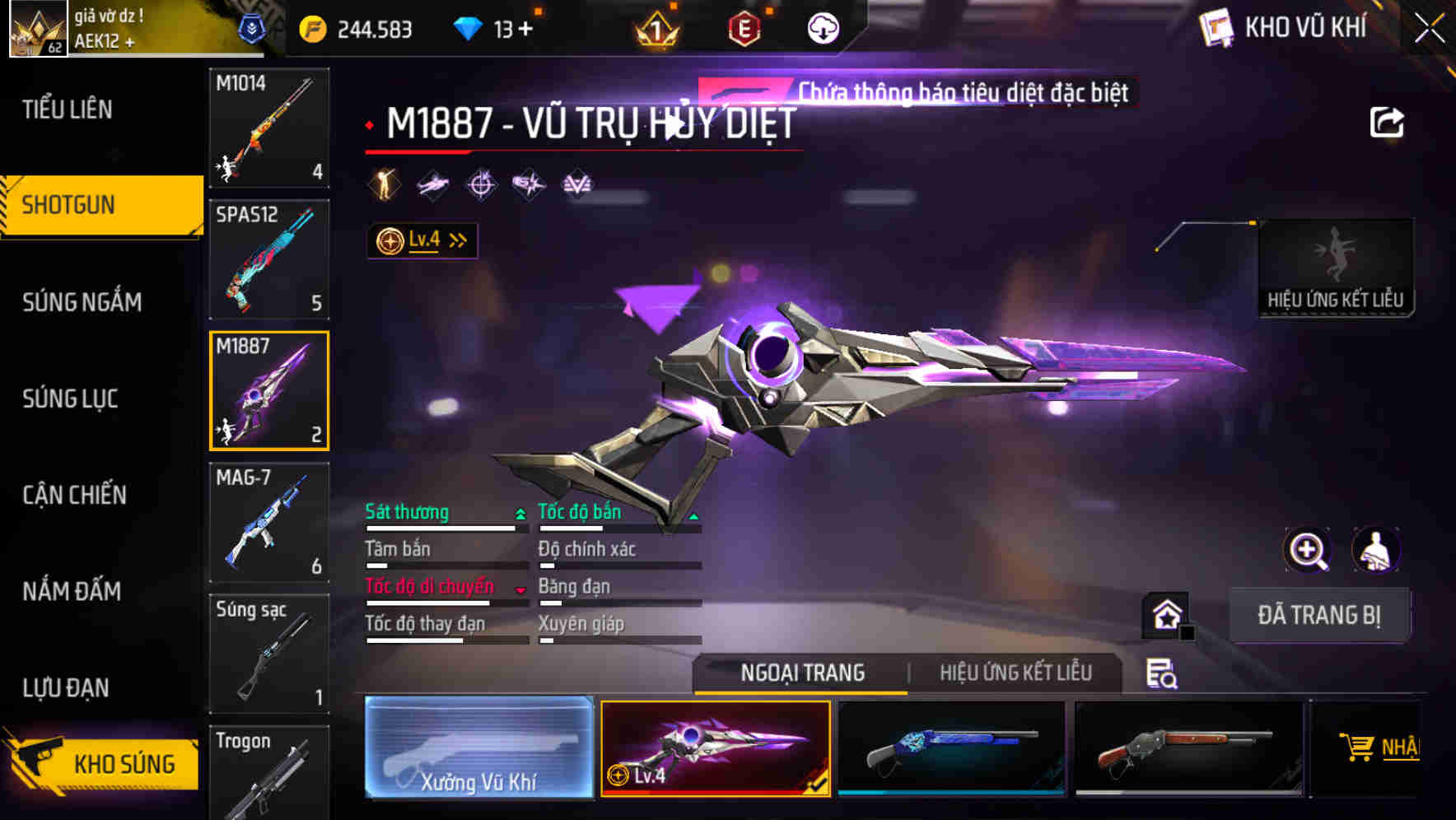Image resolution: width=1456 pixels, height=820 pixels.
Task: Enable the Xưởng Vũ Khí default skin option
Action: (x=478, y=748)
